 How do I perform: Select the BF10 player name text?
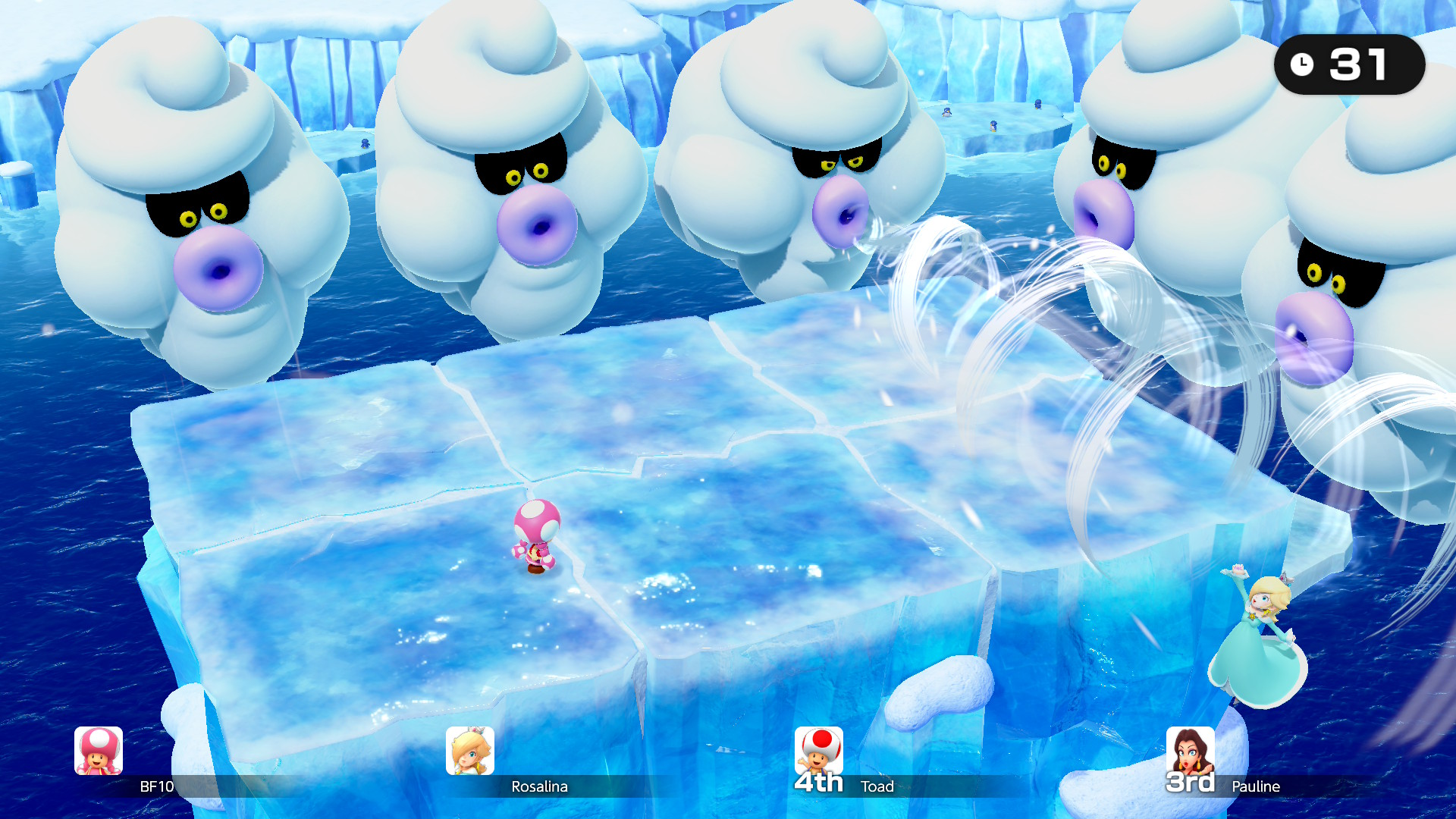pyautogui.click(x=158, y=788)
